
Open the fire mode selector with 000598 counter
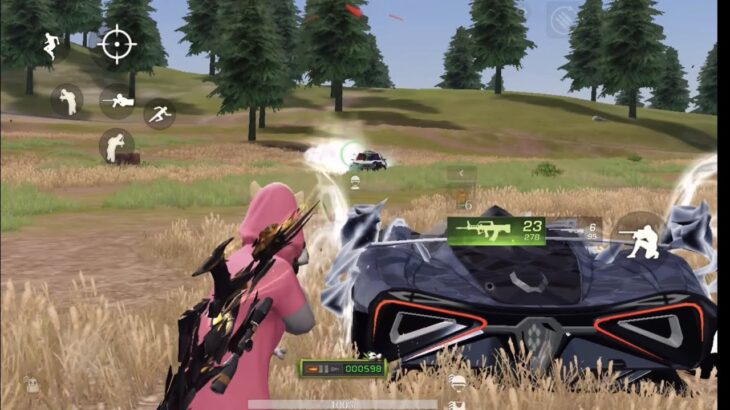tap(342, 368)
